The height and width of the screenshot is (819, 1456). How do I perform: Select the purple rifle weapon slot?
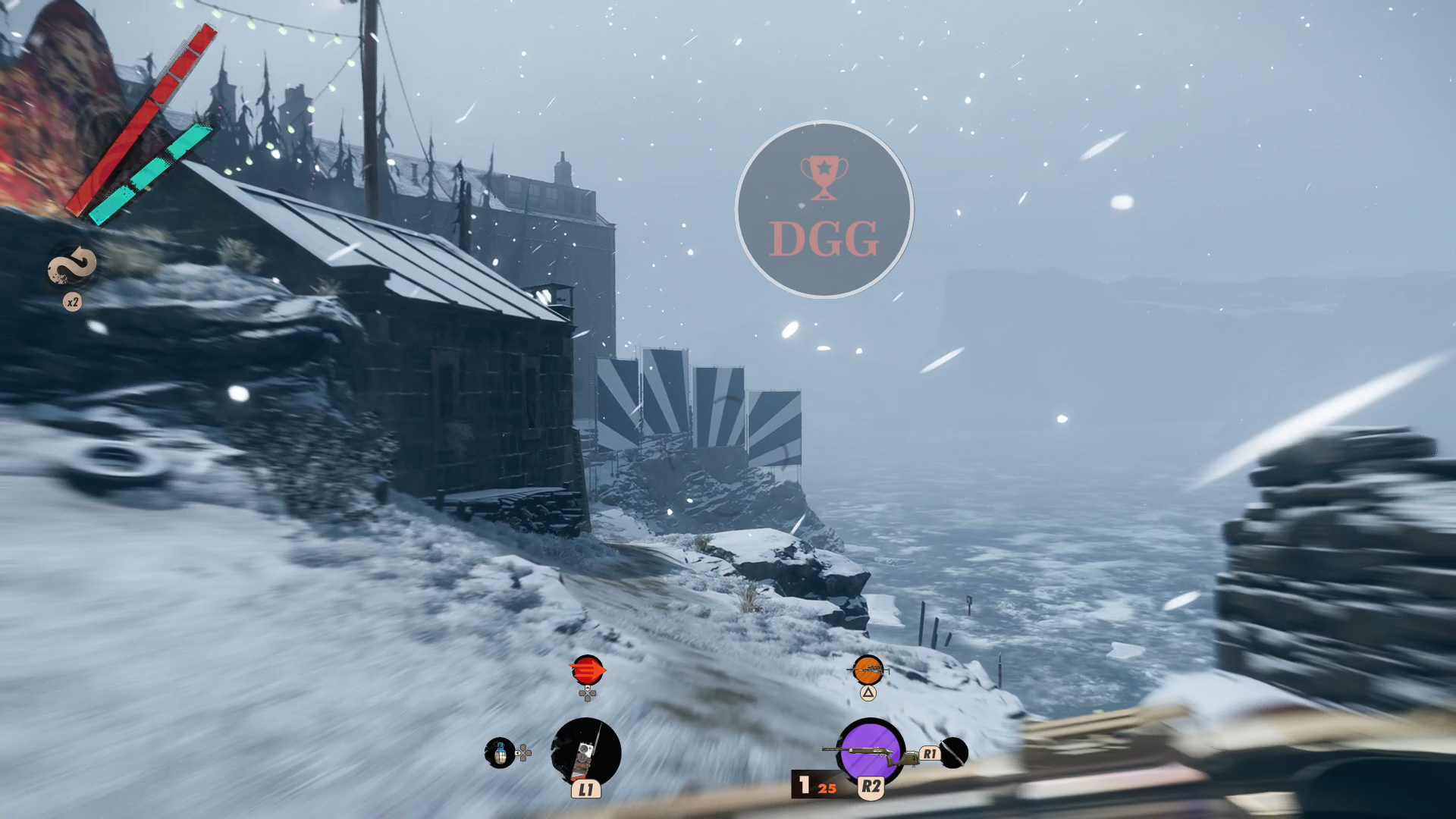870,751
